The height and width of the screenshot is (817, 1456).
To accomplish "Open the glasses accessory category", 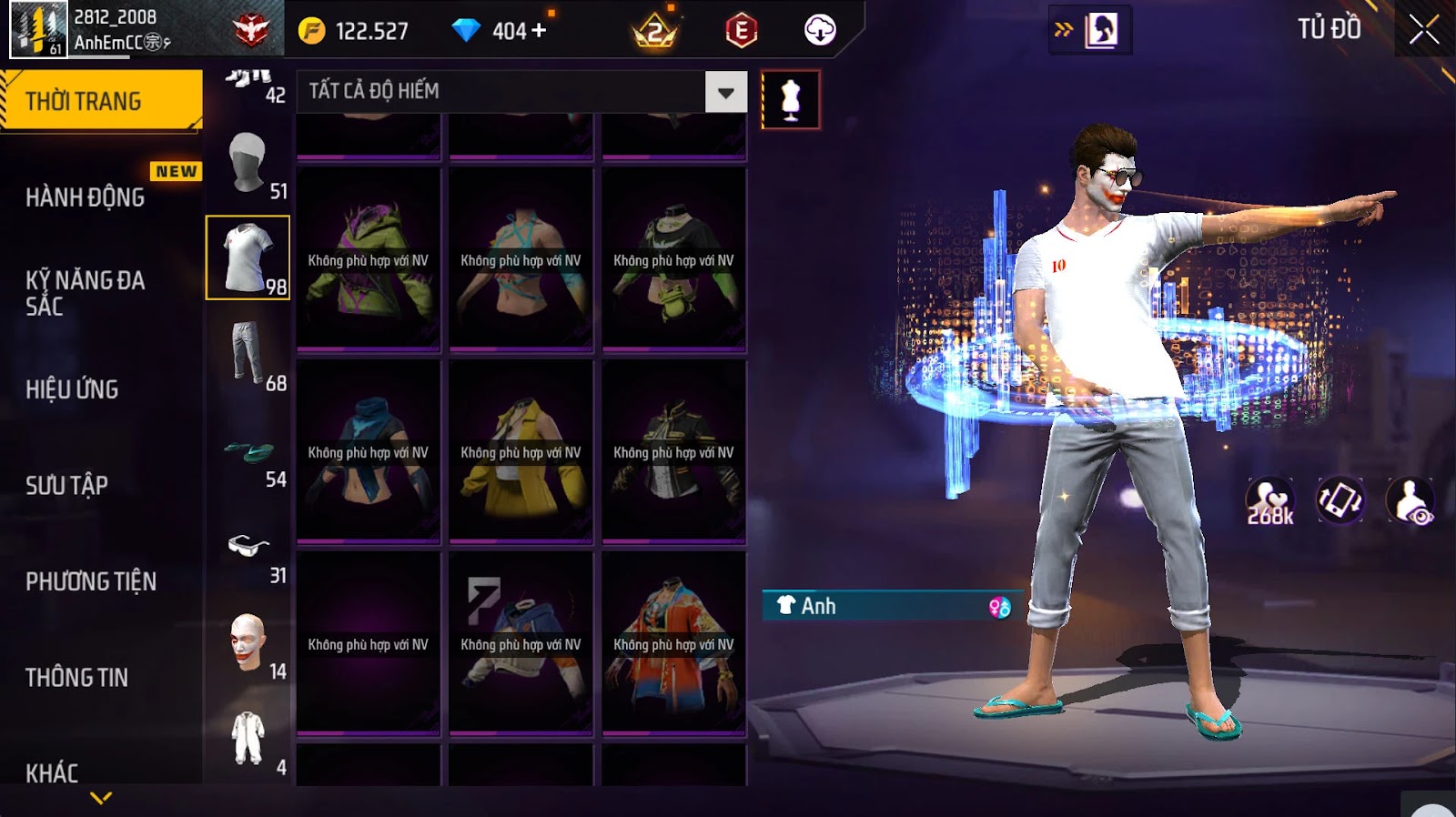I will 248,548.
